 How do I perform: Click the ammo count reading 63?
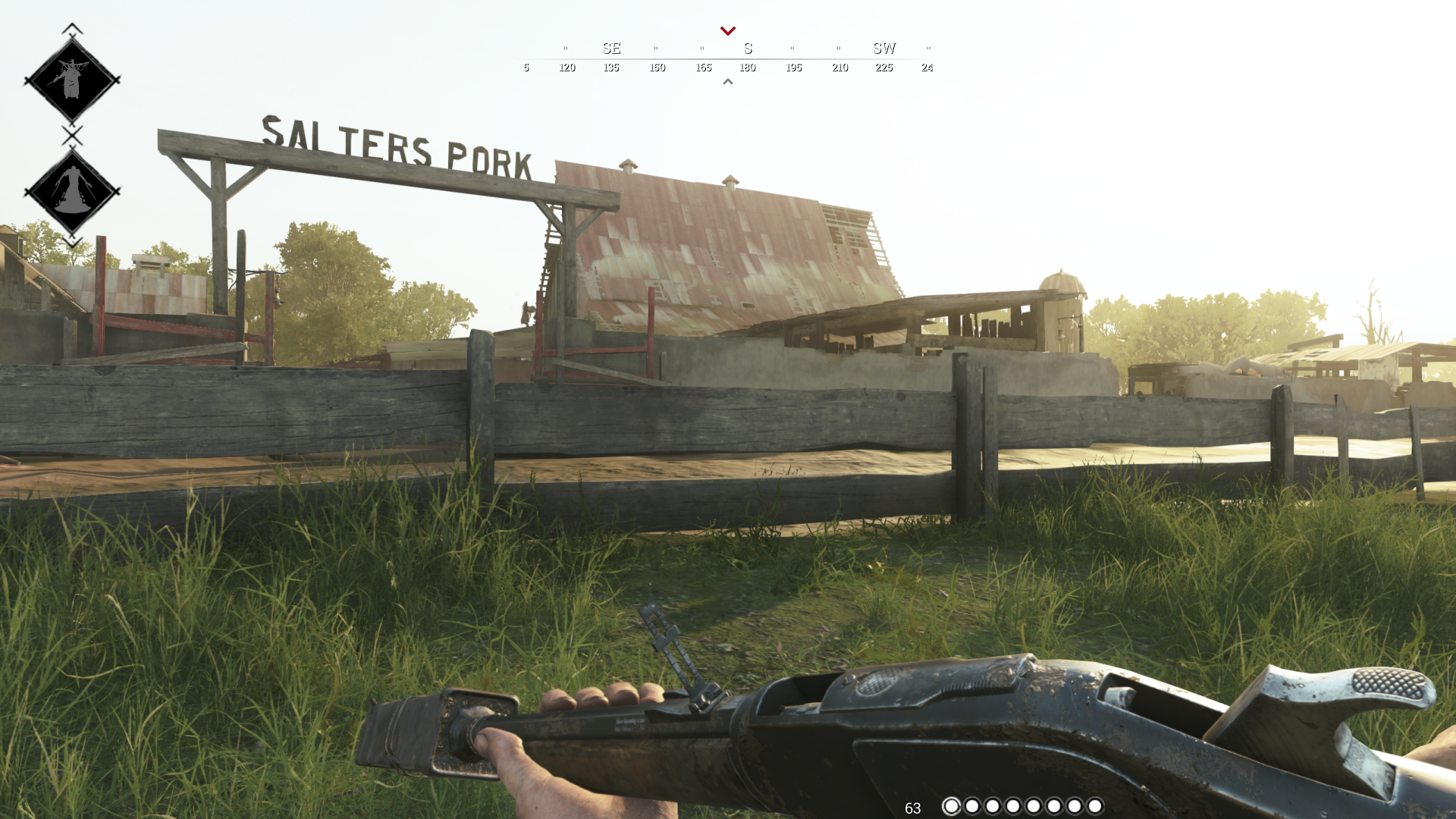[x=915, y=808]
